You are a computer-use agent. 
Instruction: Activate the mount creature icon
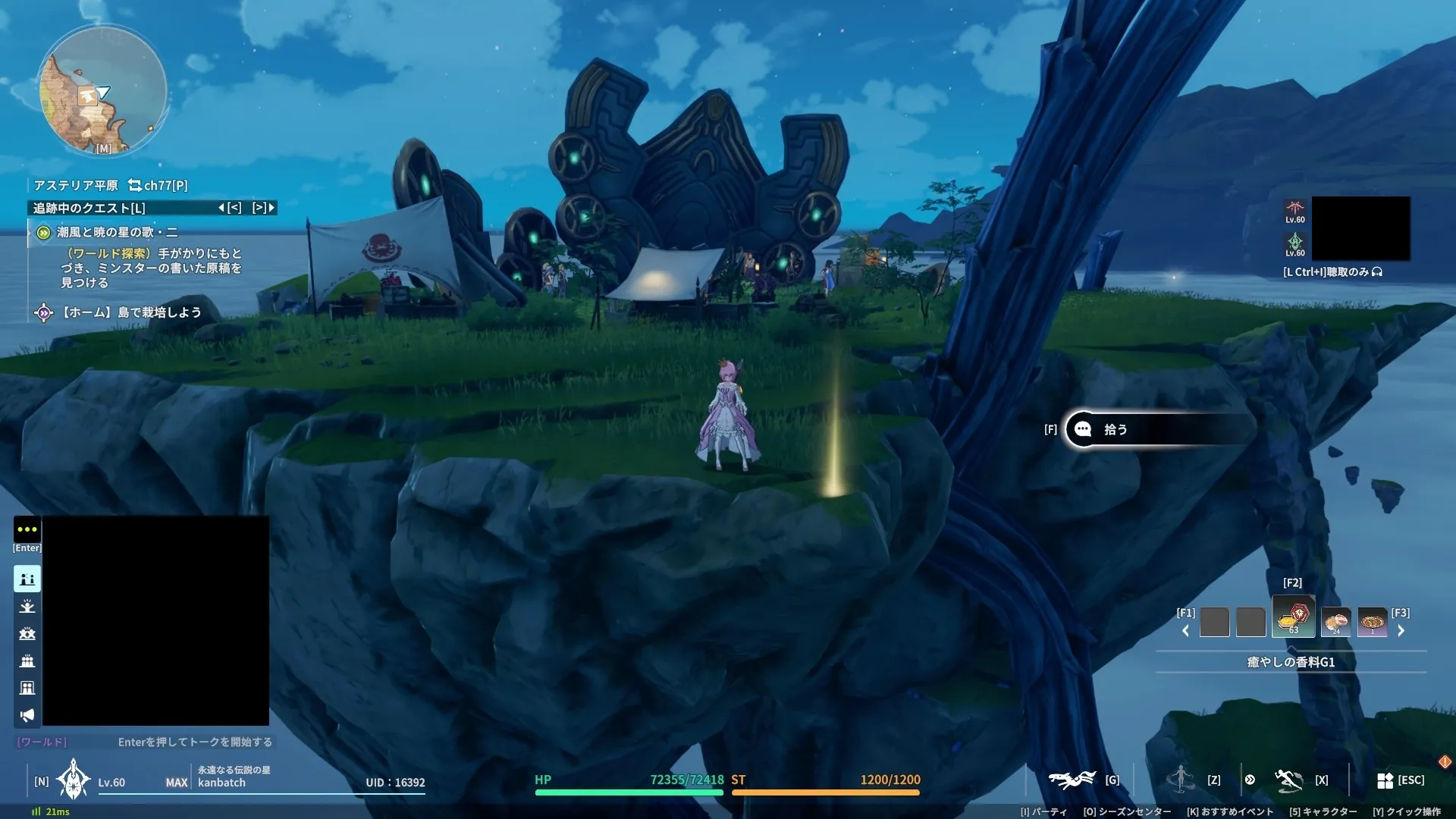1072,780
